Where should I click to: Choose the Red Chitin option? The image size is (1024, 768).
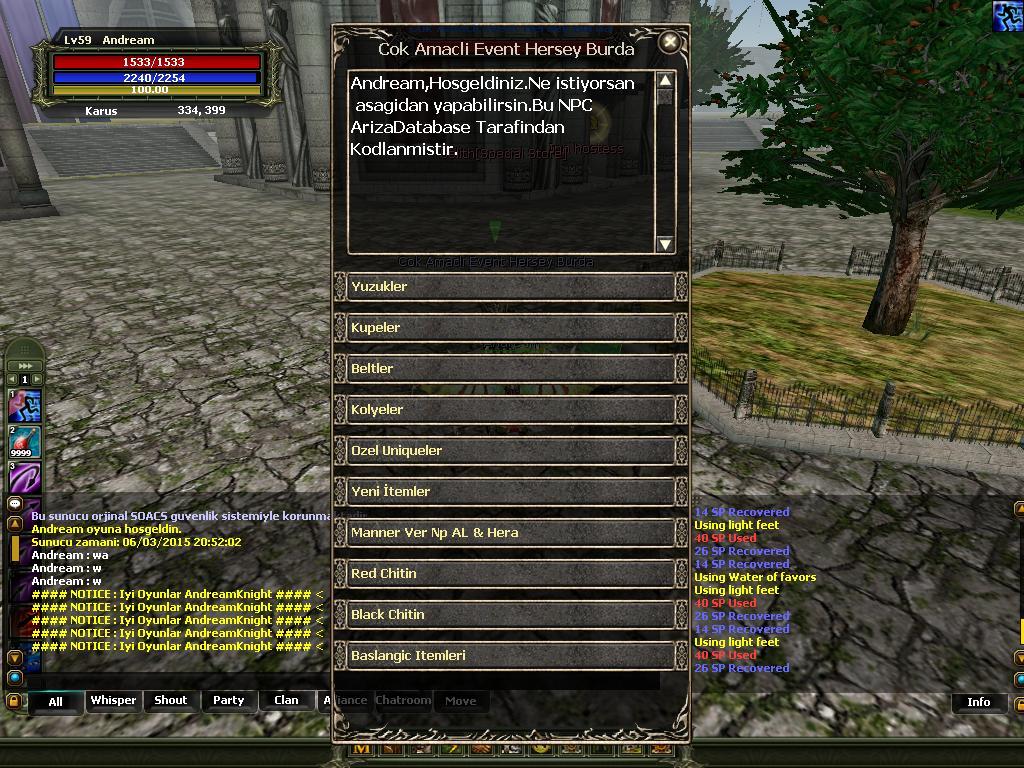point(511,574)
